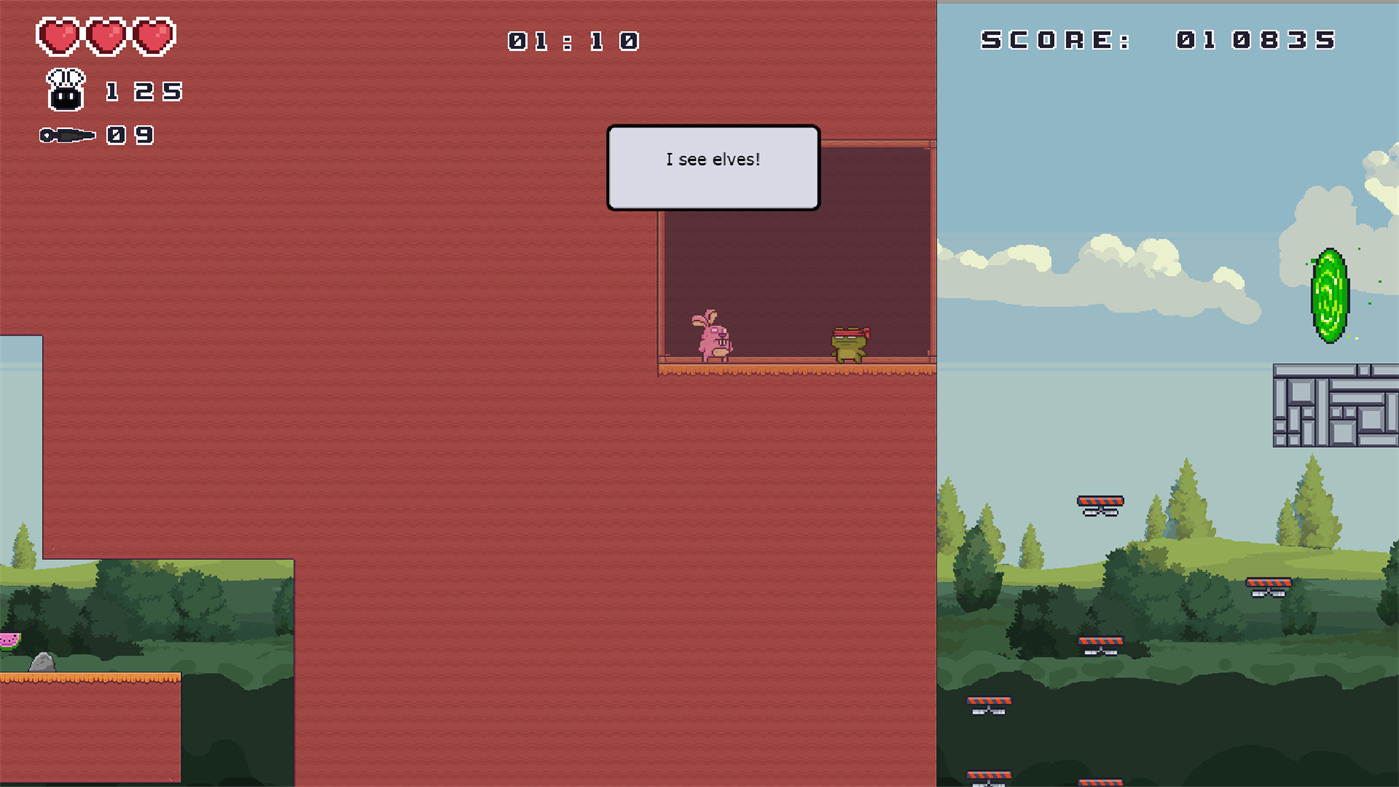This screenshot has height=787, width=1399.
Task: Open the 'I see elves!' dialogue box
Action: [713, 167]
